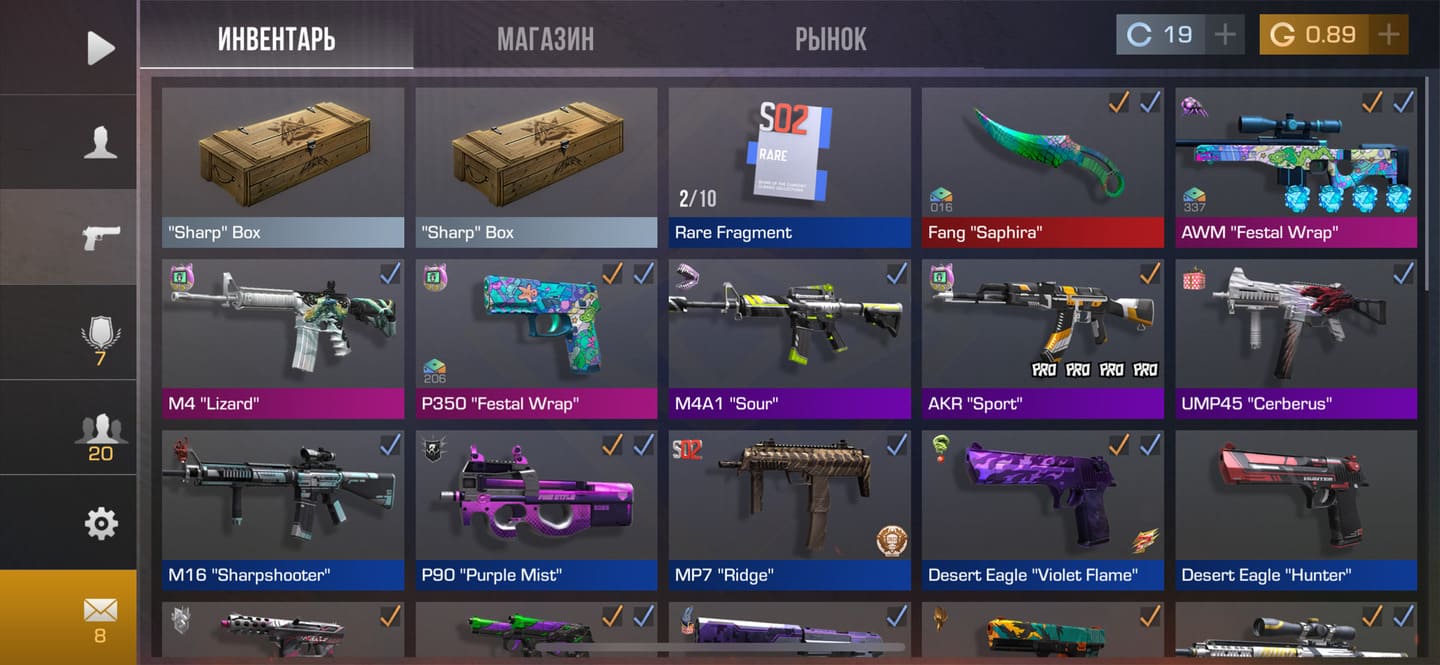
Task: Select the AKR "Sport" rifle
Action: [1042, 337]
